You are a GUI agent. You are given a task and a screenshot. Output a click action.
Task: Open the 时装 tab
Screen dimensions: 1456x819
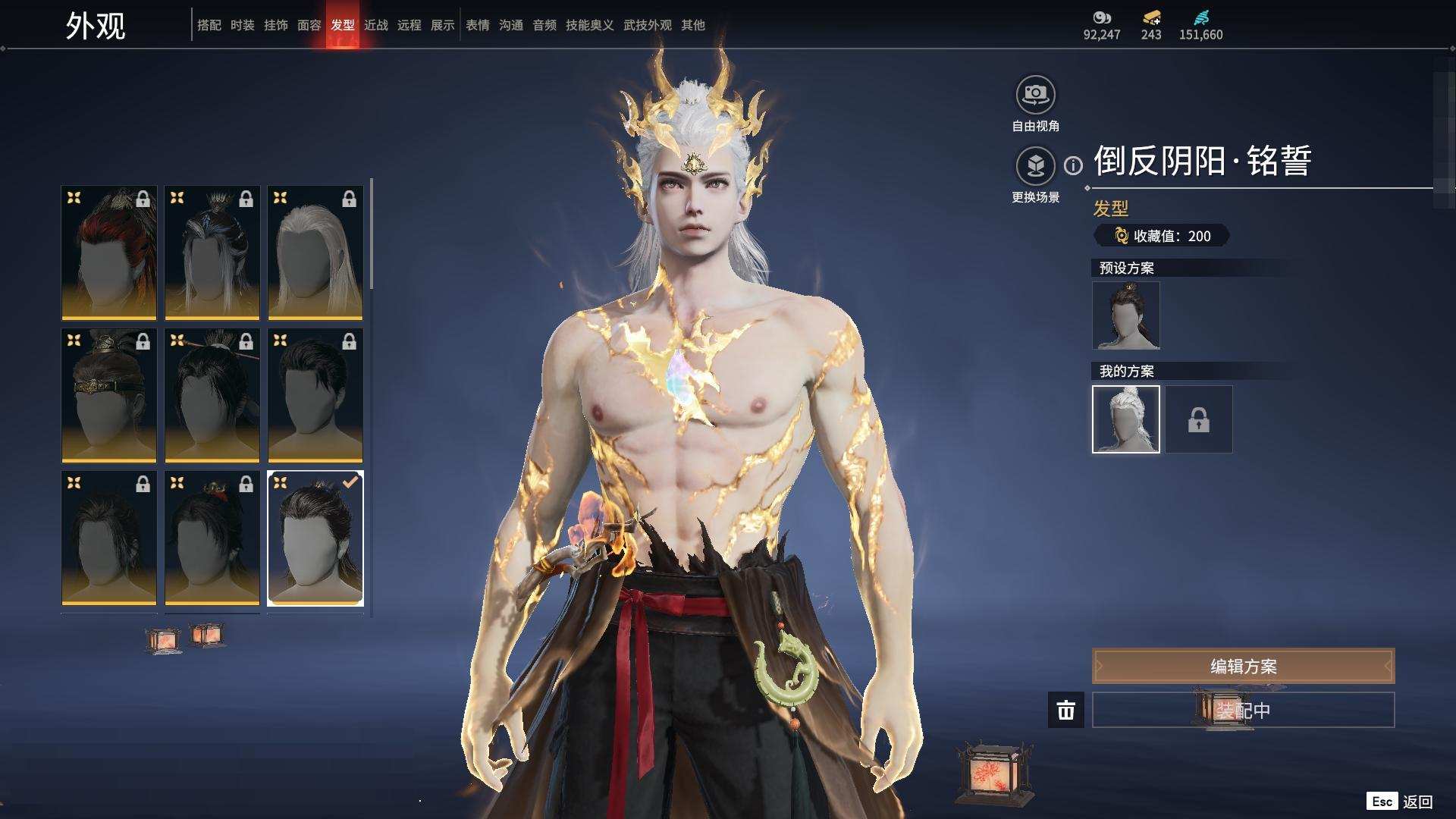242,25
